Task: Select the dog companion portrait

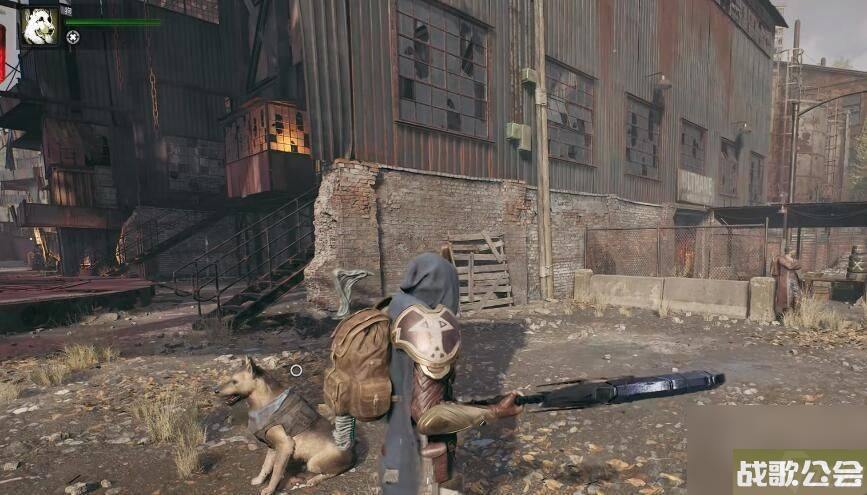Action: click(x=40, y=25)
